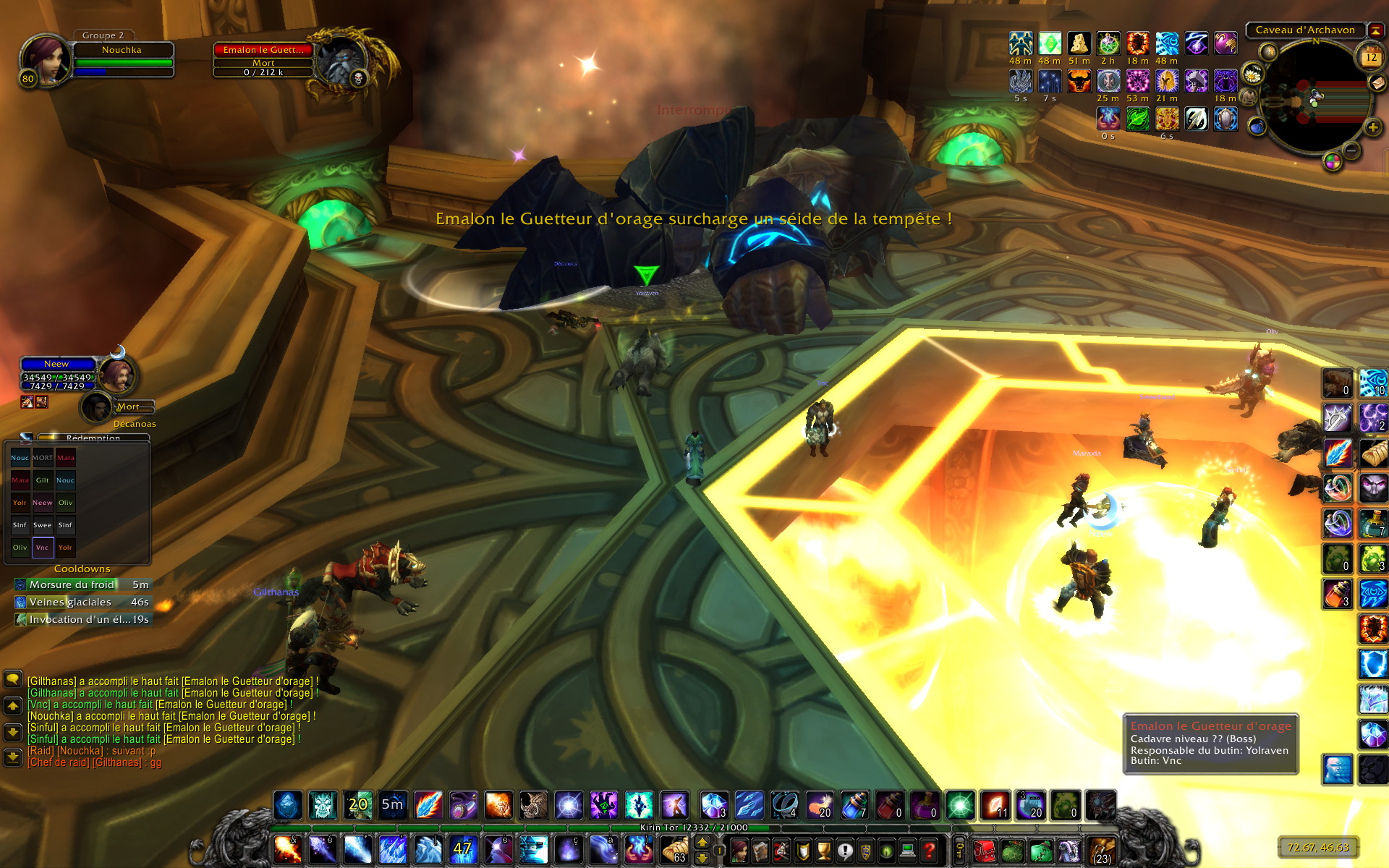The height and width of the screenshot is (868, 1389).
Task: Open the backpack with 23 free slots
Action: click(x=1102, y=850)
